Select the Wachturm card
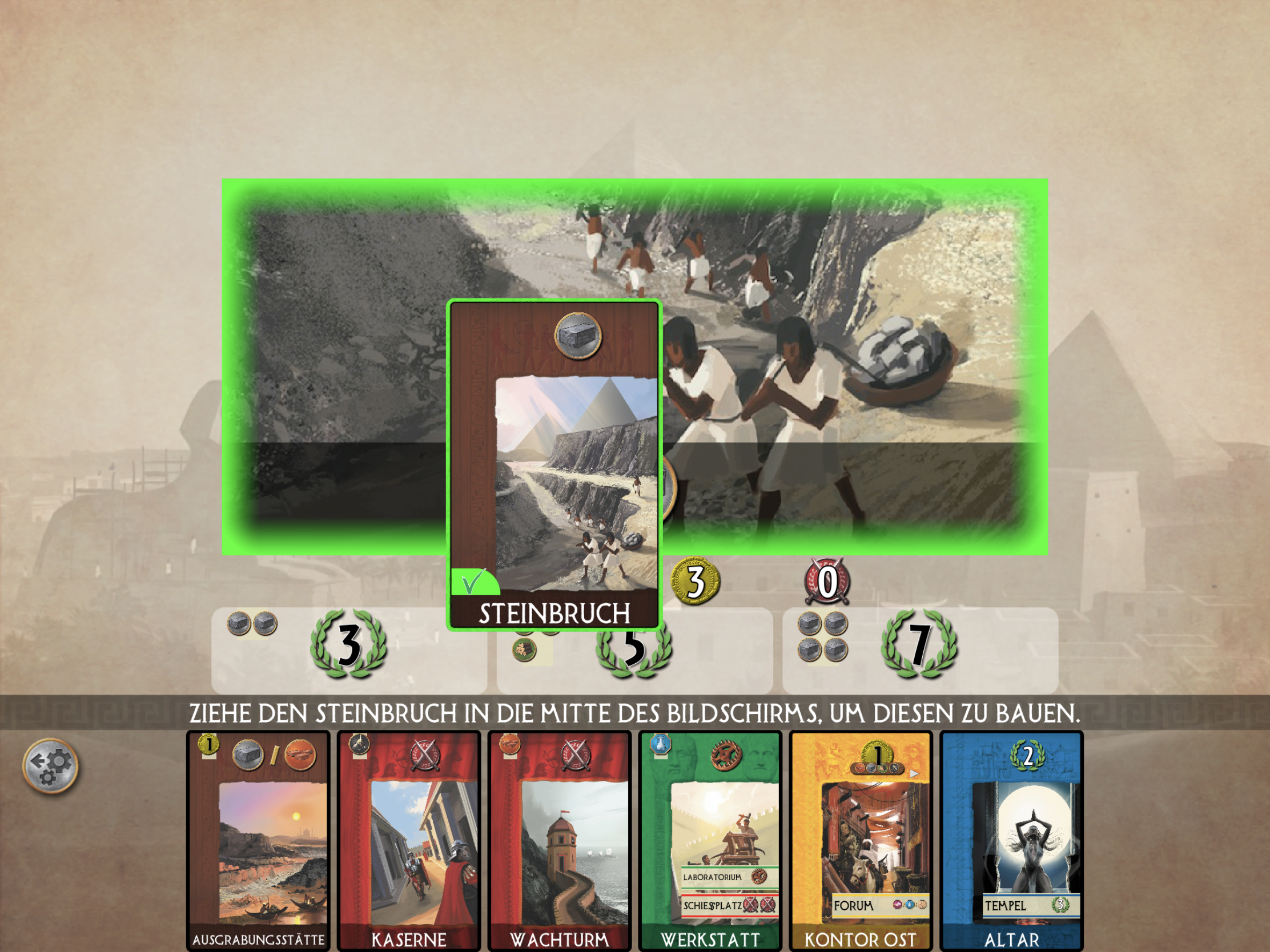This screenshot has width=1270, height=952. tap(559, 841)
